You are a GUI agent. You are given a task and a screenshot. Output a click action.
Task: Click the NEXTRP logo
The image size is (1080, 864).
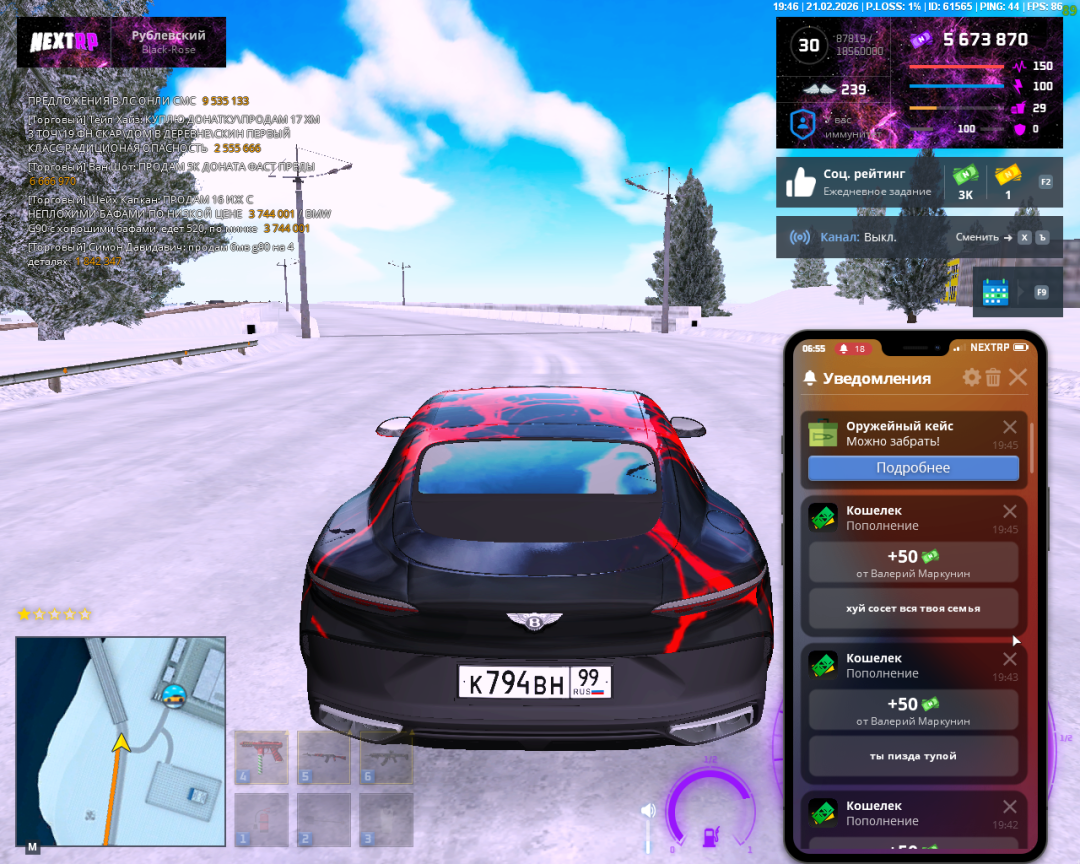pyautogui.click(x=63, y=43)
